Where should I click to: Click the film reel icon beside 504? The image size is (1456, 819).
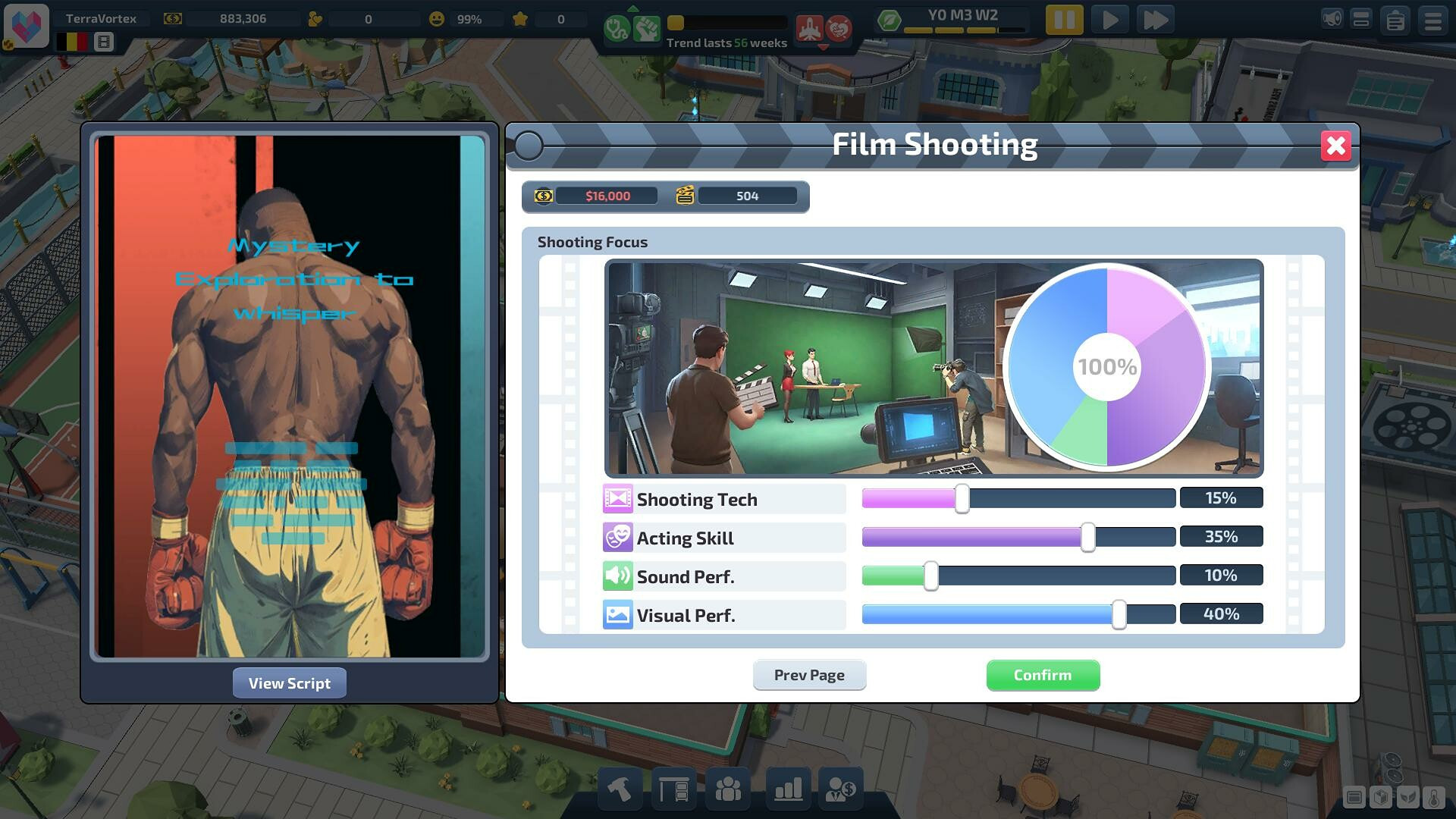click(686, 196)
